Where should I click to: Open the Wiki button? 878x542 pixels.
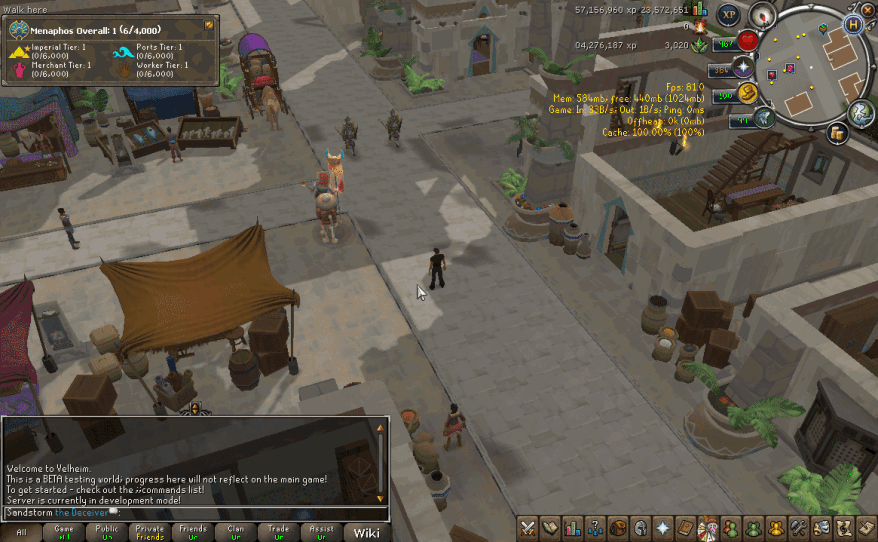coord(366,532)
